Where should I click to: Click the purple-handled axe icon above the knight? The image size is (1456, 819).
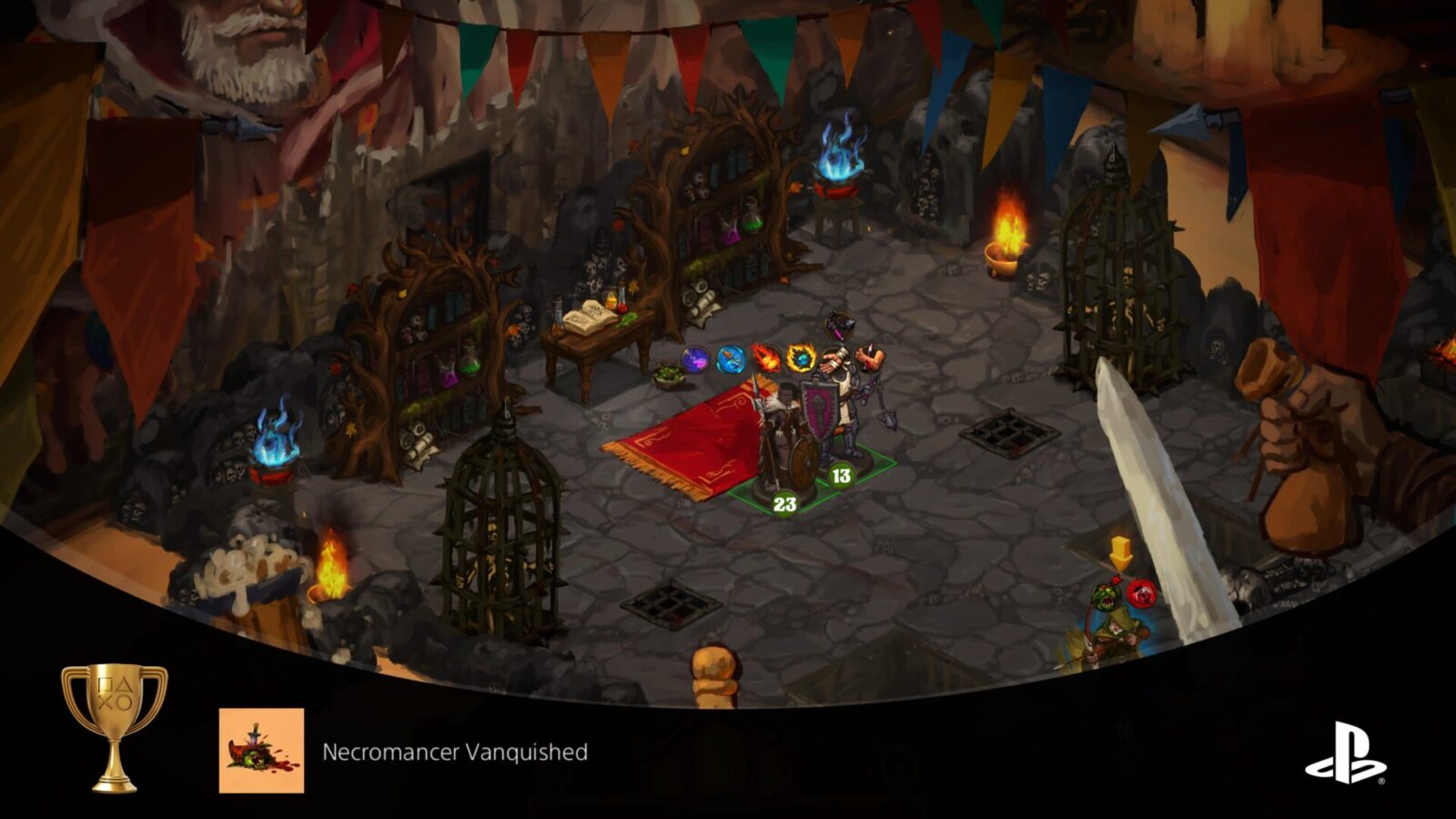pos(840,323)
